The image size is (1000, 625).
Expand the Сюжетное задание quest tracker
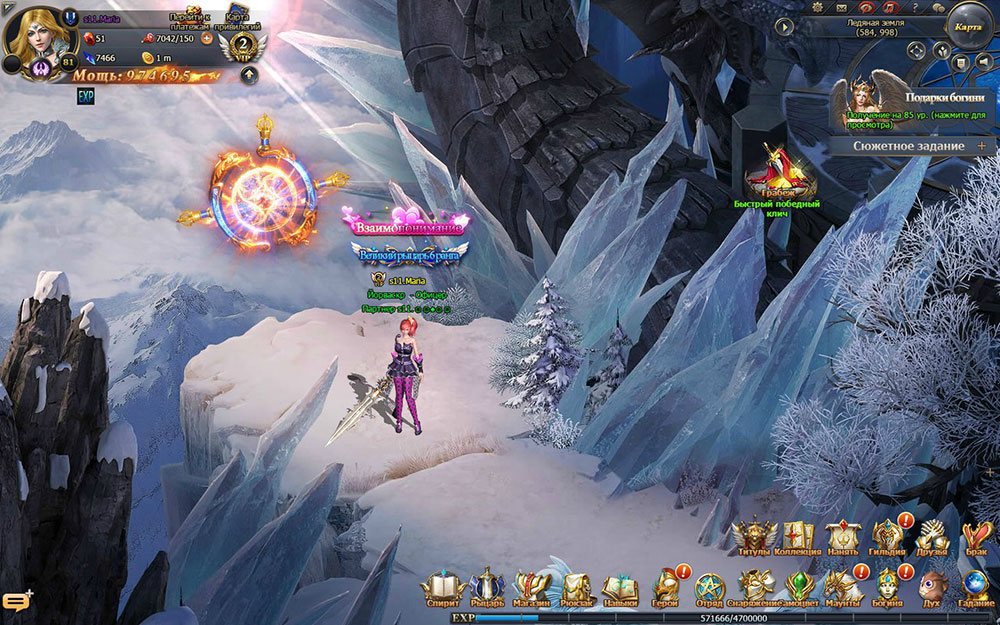tap(981, 146)
